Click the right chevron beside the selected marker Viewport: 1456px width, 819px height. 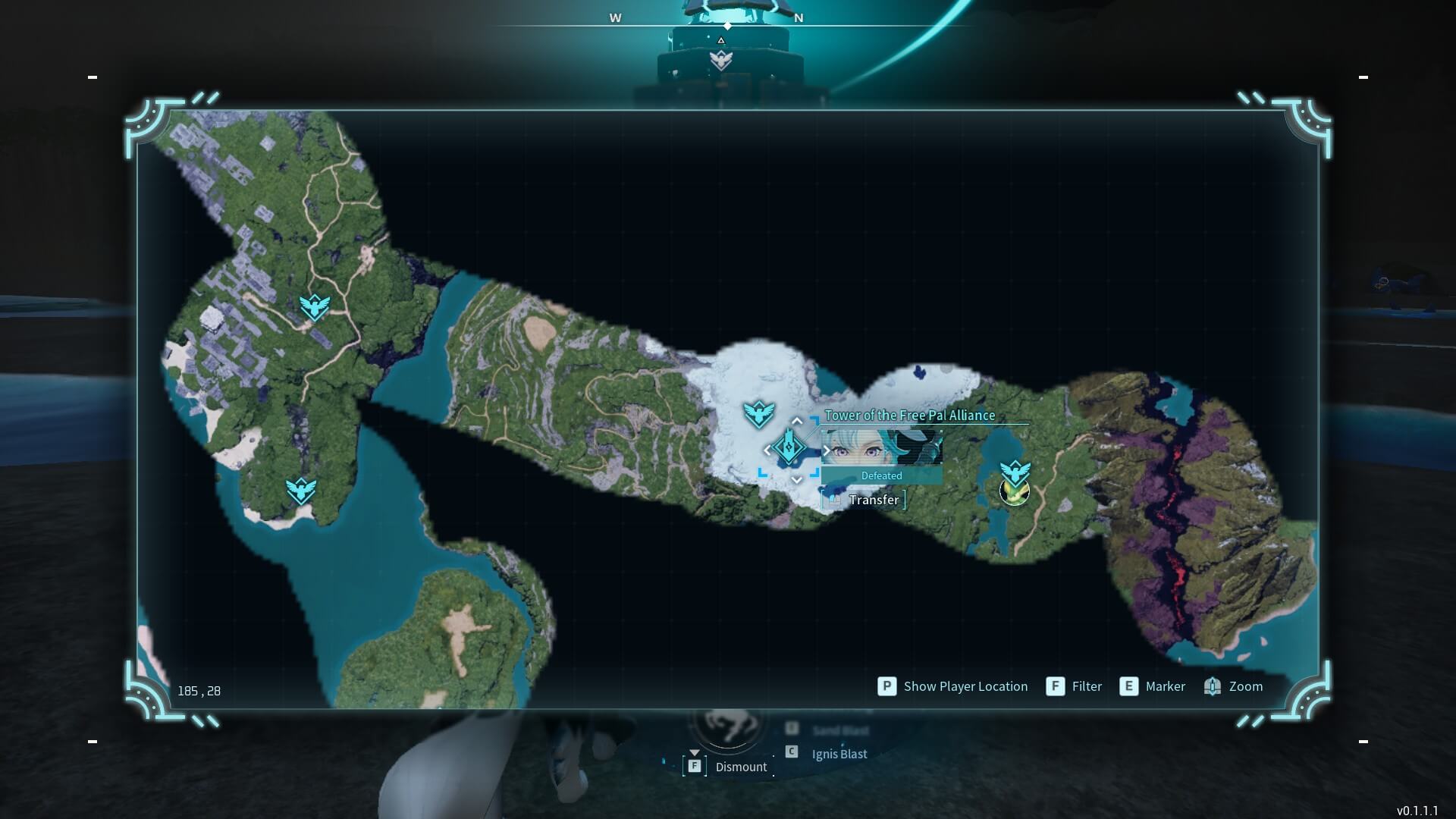tap(826, 449)
